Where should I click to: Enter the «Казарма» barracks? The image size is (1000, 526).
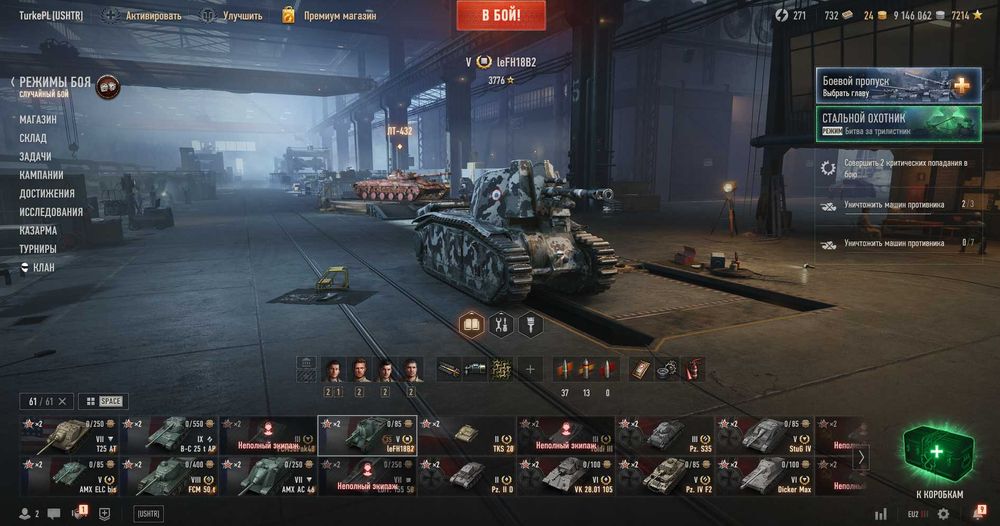[38, 230]
